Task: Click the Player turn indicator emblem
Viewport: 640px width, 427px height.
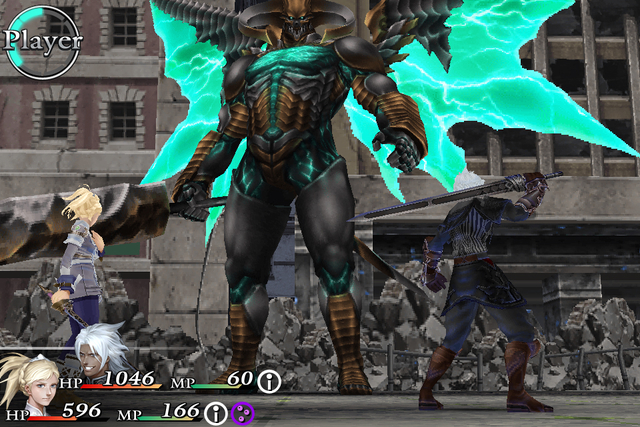Action: coord(42,41)
